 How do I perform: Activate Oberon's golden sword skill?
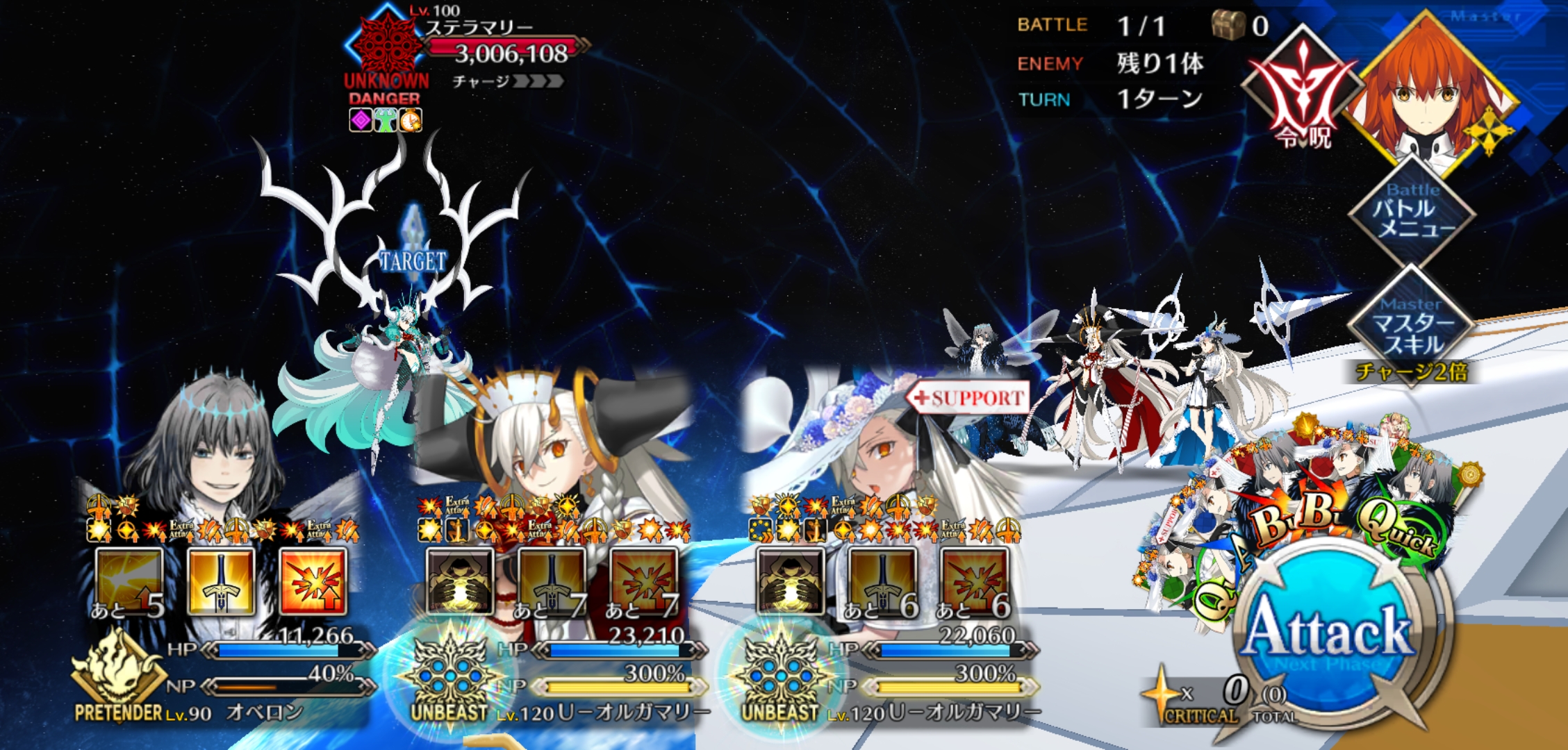pos(221,582)
